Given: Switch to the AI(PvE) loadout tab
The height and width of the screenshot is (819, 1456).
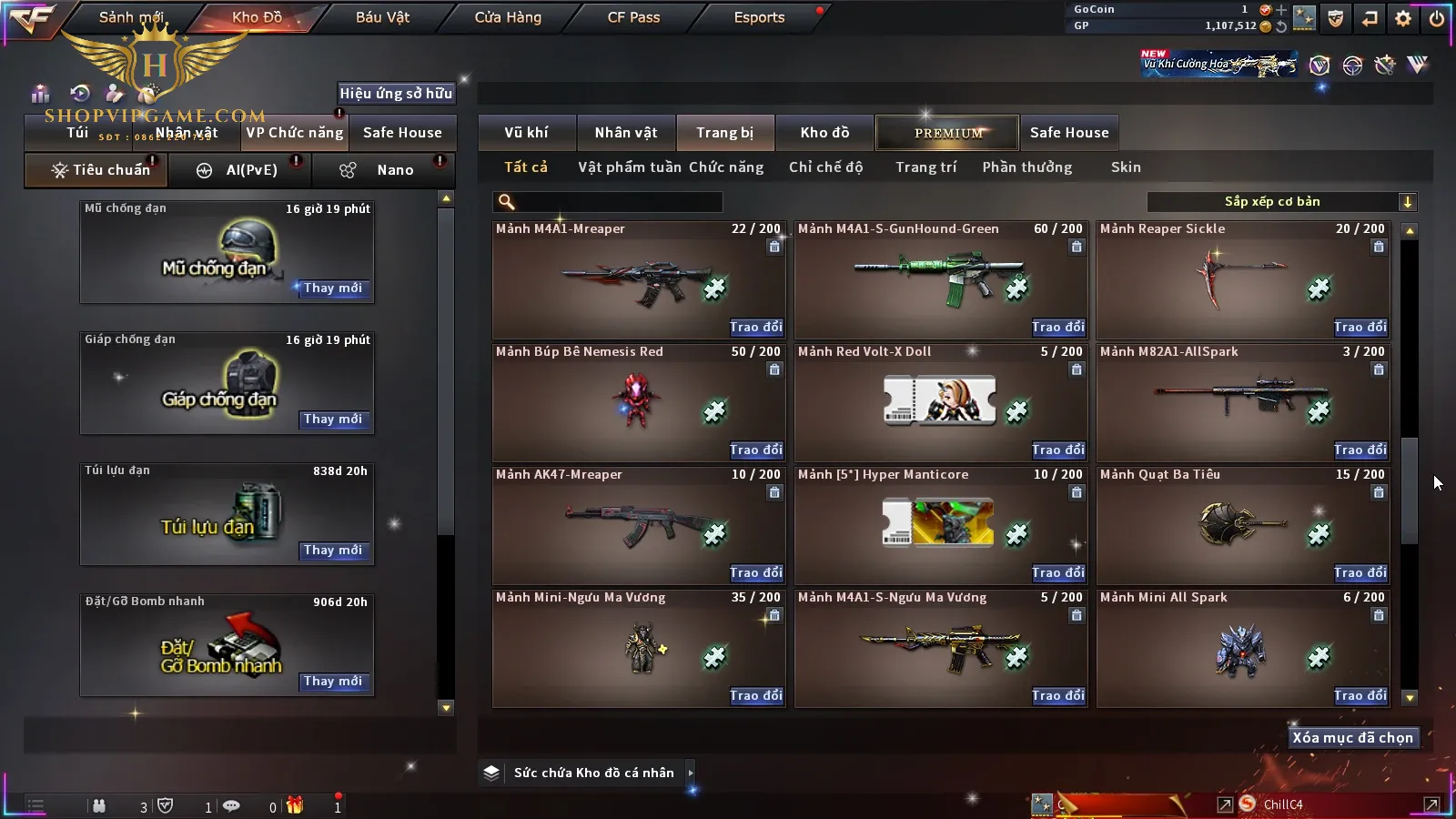Looking at the screenshot, I should click(240, 170).
